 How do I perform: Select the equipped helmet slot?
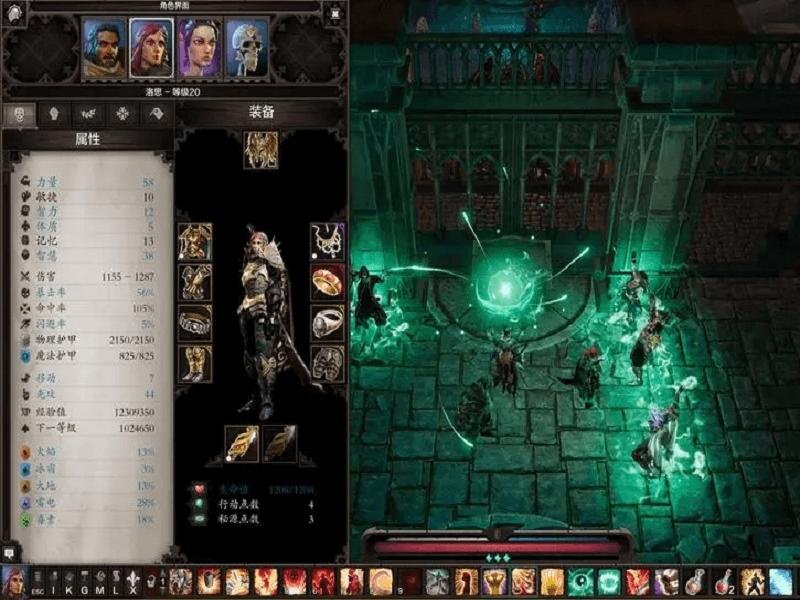pos(261,149)
